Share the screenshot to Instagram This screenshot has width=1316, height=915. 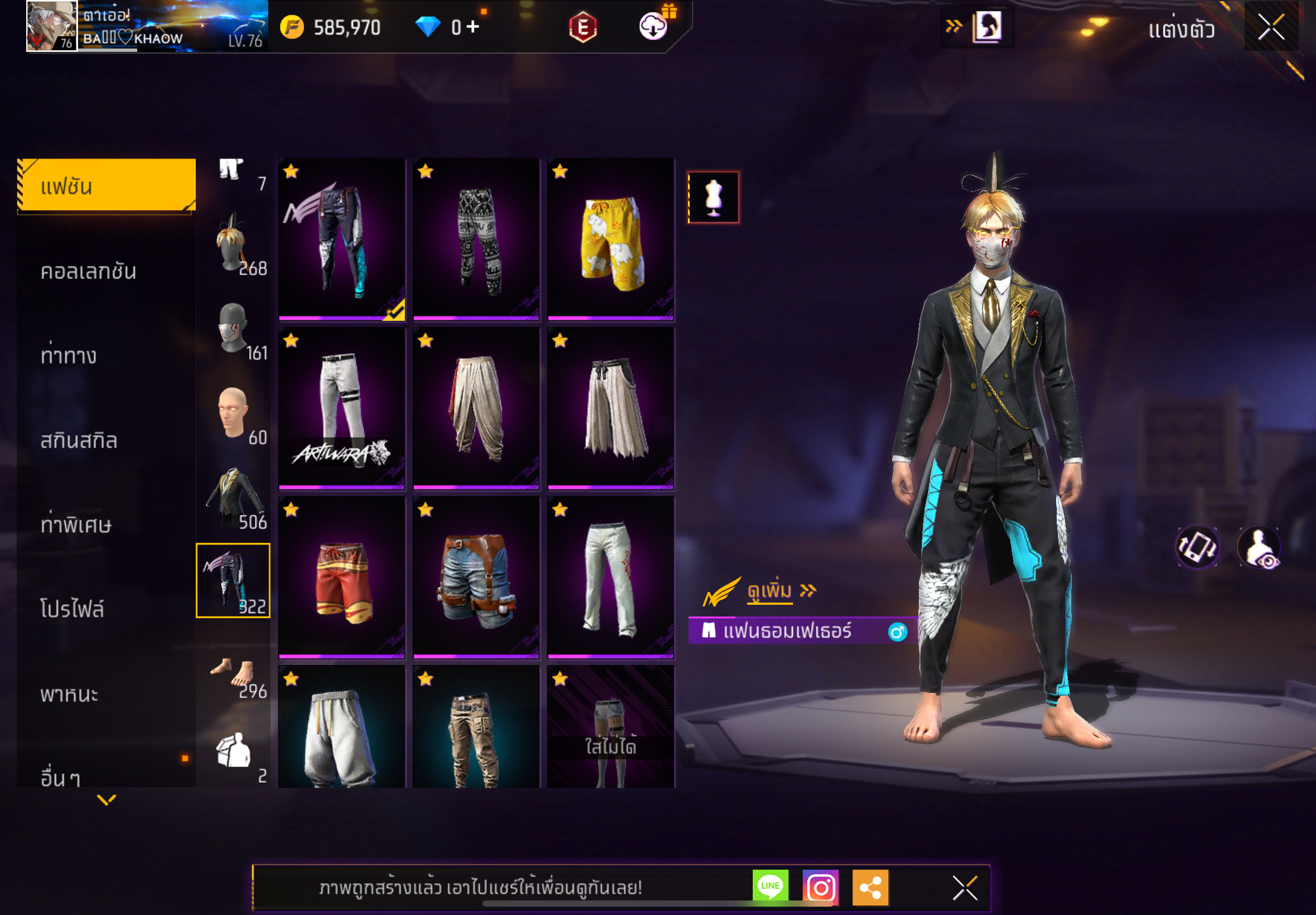(x=820, y=887)
